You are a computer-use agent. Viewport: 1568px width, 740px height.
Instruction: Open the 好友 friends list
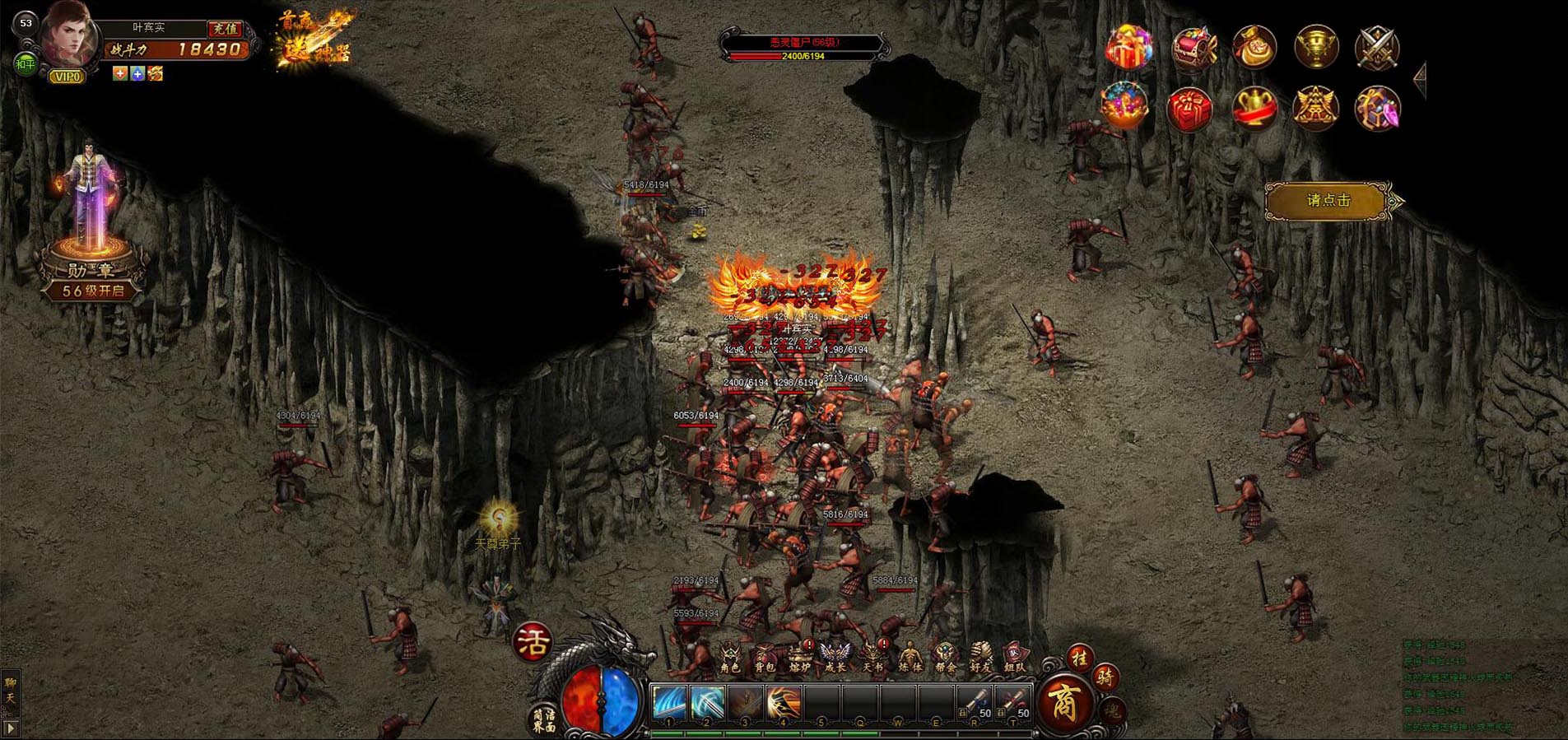click(x=980, y=659)
